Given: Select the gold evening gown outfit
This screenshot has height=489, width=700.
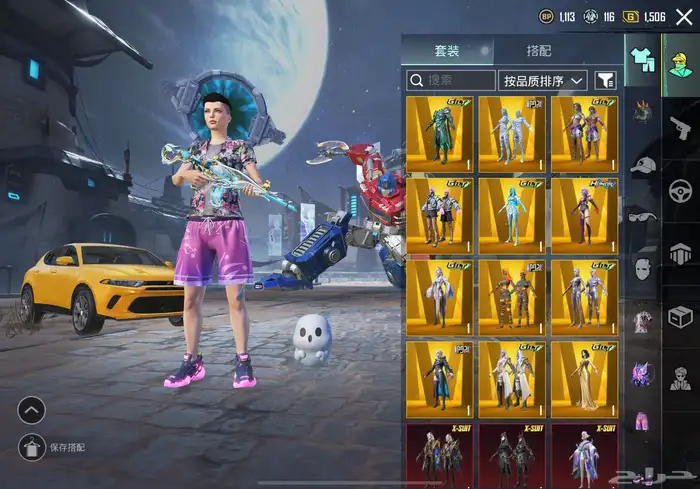Looking at the screenshot, I should point(584,379).
